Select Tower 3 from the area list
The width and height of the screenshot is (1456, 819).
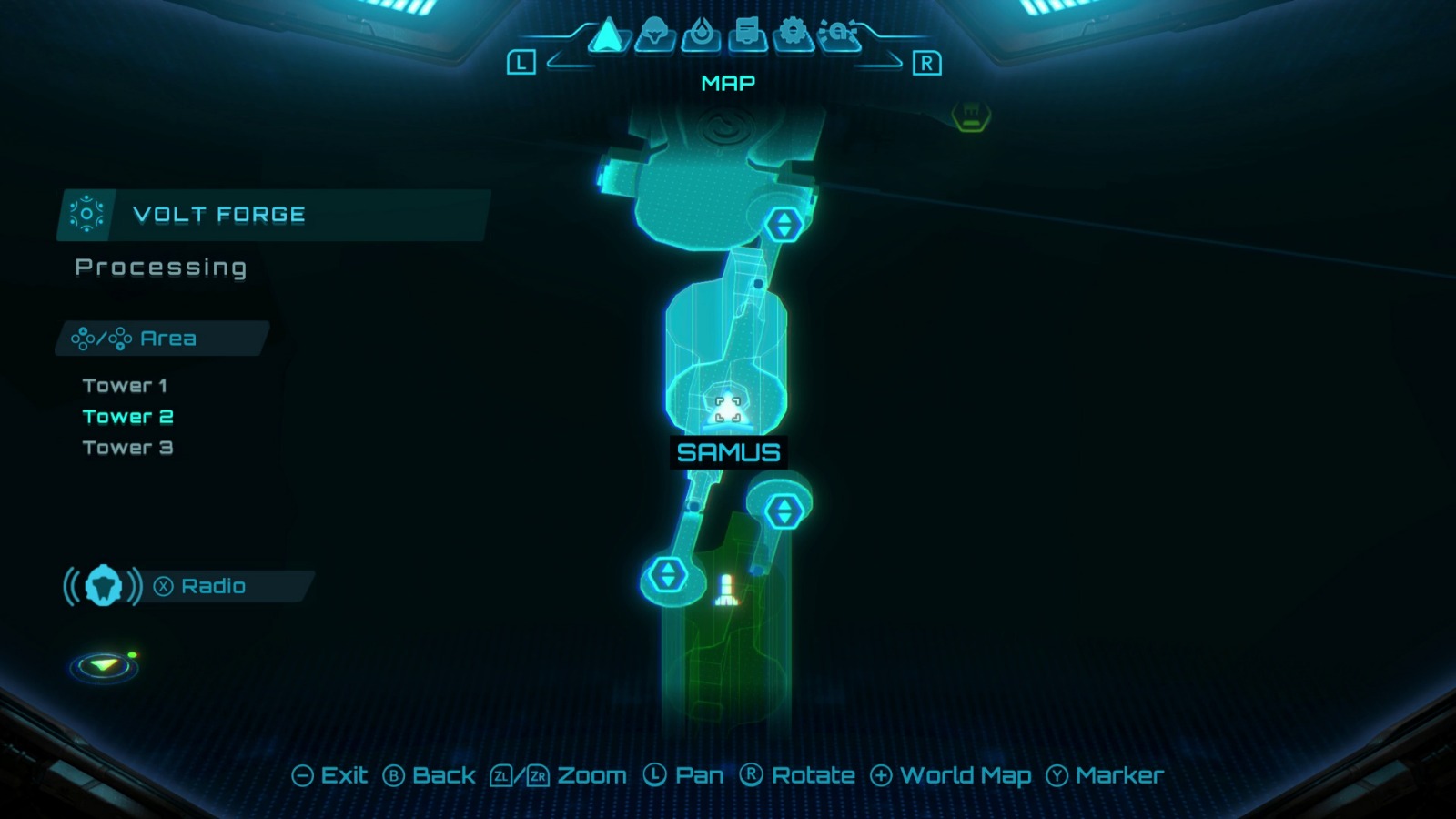(x=126, y=447)
